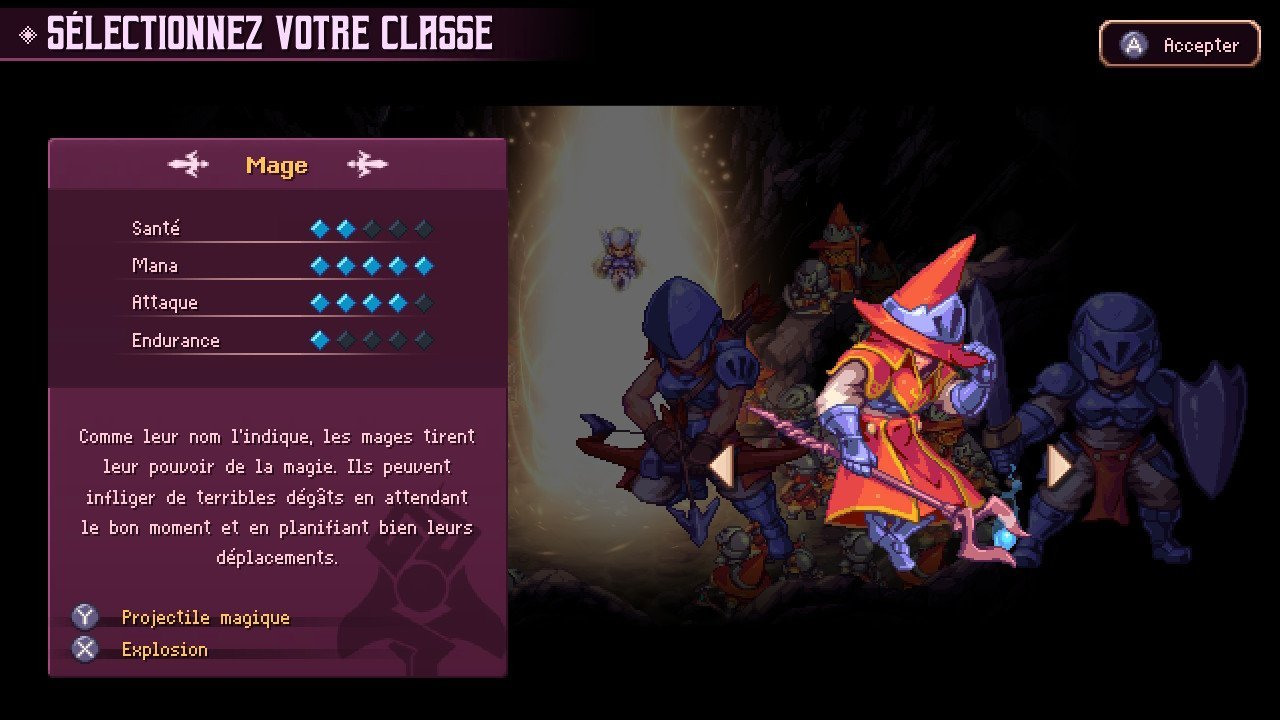Confirm the class with the Accepter button
Image resolution: width=1280 pixels, height=720 pixels.
(x=1179, y=45)
